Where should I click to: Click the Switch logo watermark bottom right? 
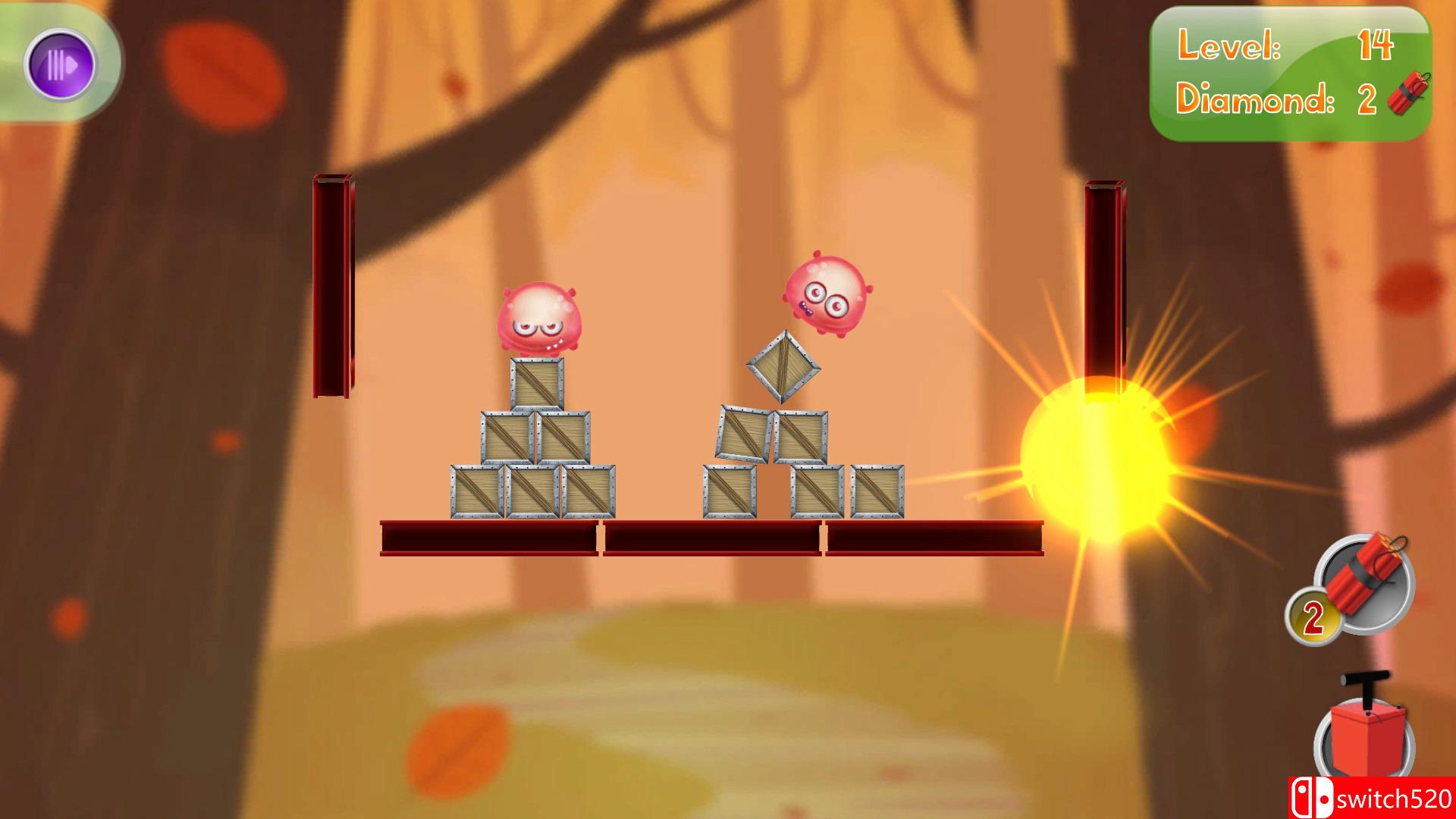[x=1312, y=797]
